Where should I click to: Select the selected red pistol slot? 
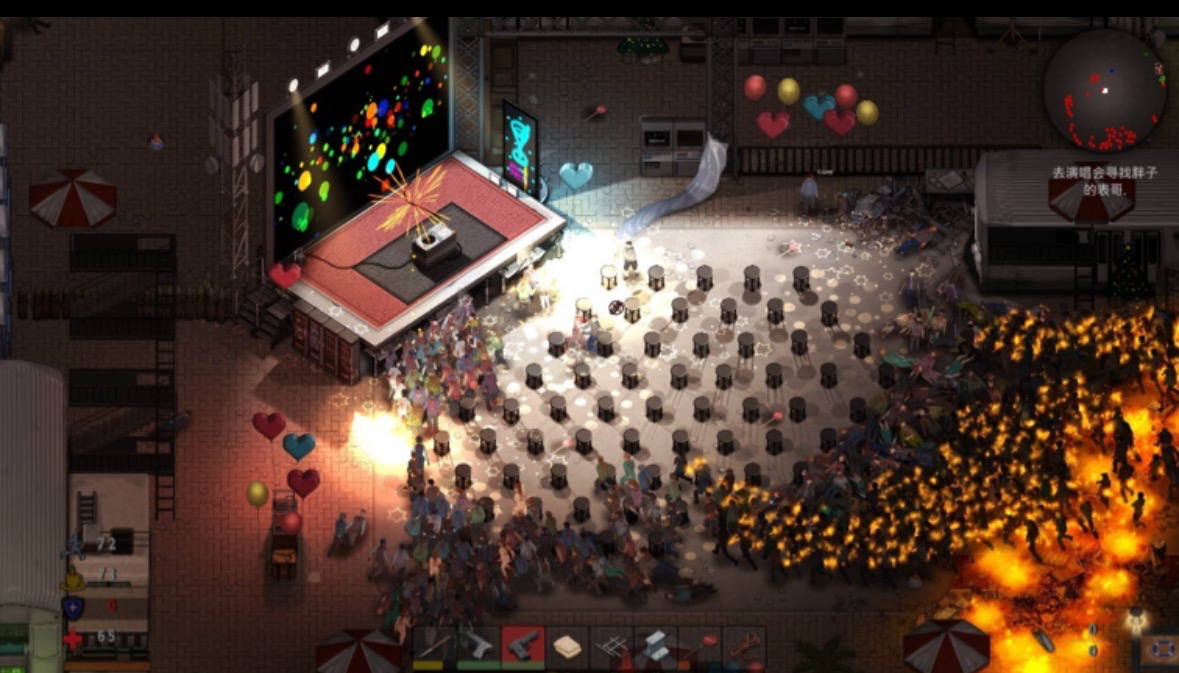click(523, 646)
